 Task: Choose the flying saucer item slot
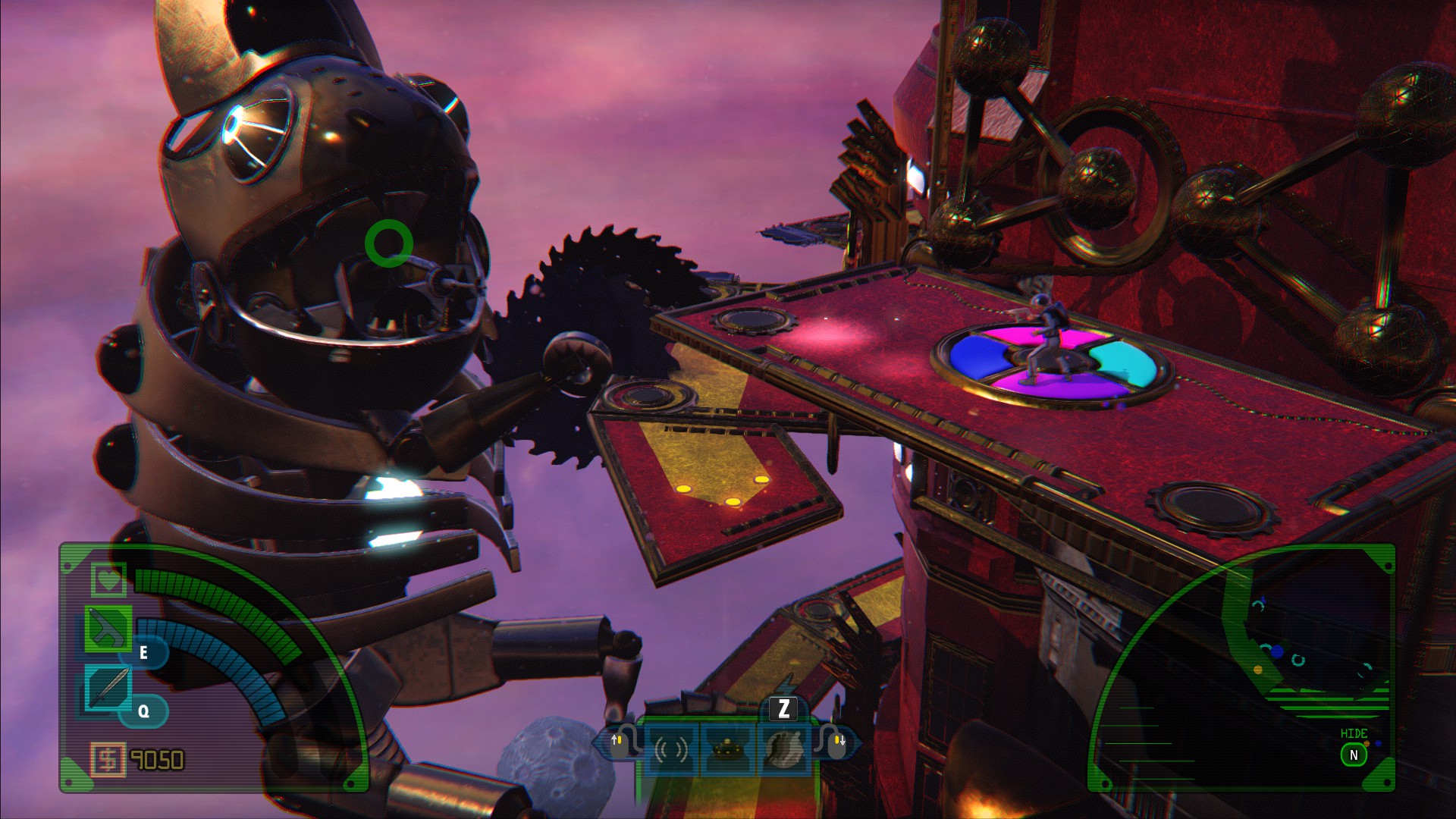tap(727, 749)
